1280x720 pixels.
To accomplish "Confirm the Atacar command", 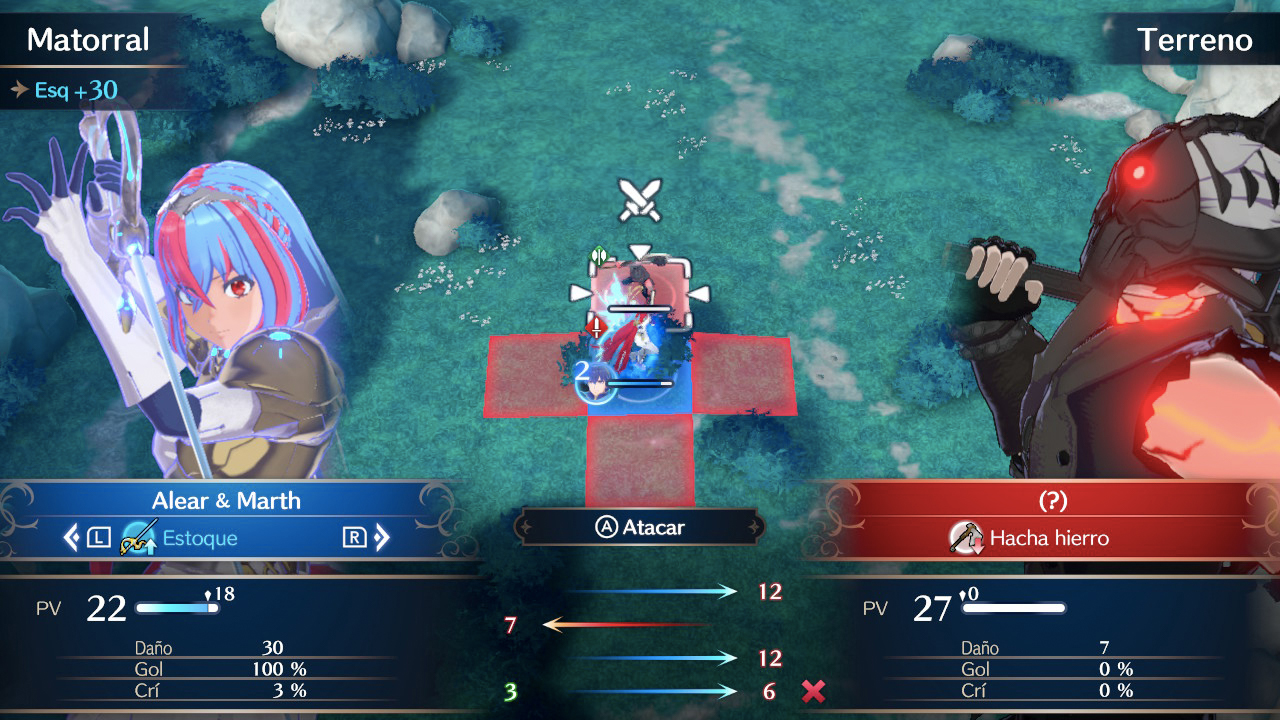I will [640, 527].
